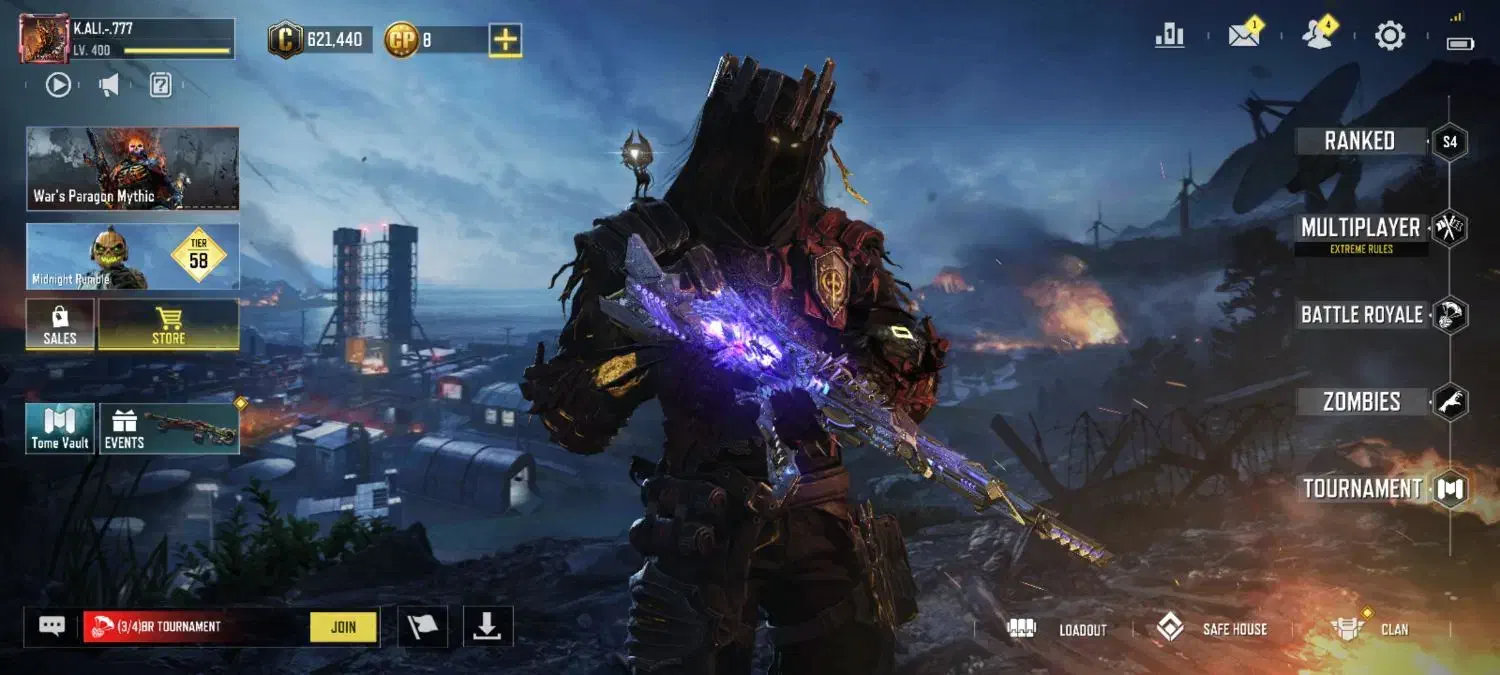Open the gear Settings menu
Screen dimensions: 1500x675
coord(1390,36)
